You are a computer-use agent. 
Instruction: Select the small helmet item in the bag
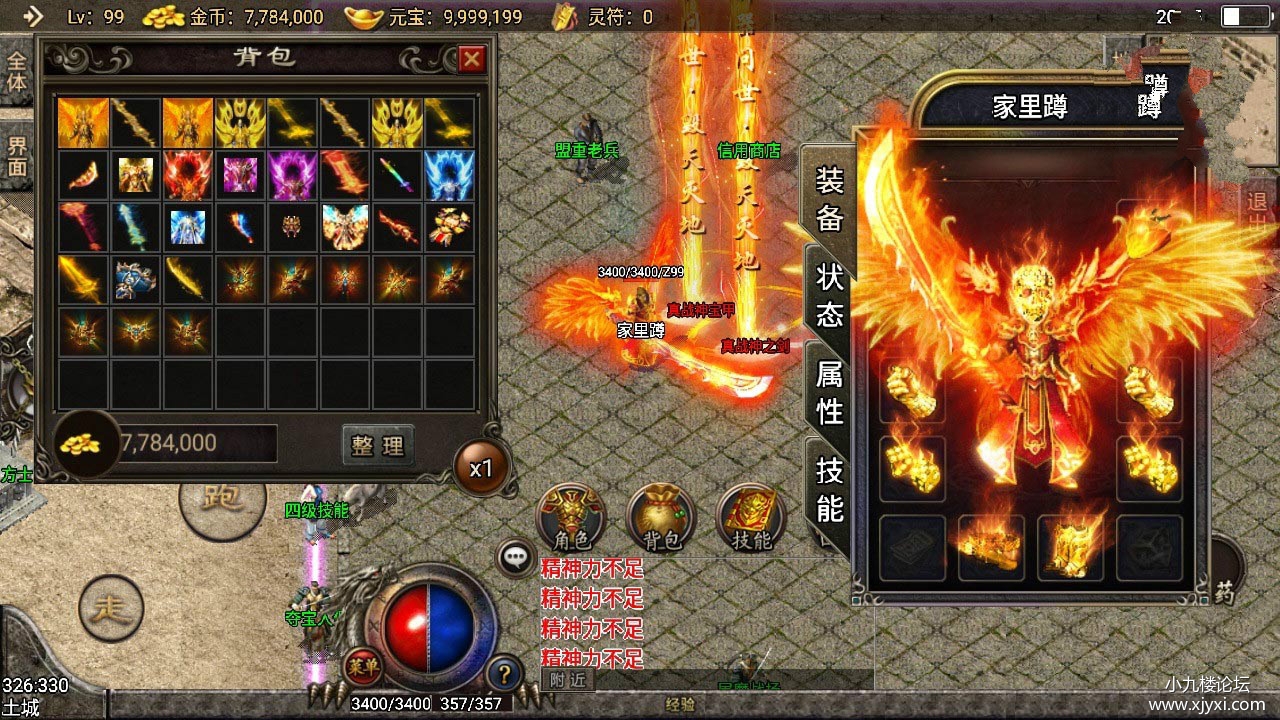[x=293, y=228]
